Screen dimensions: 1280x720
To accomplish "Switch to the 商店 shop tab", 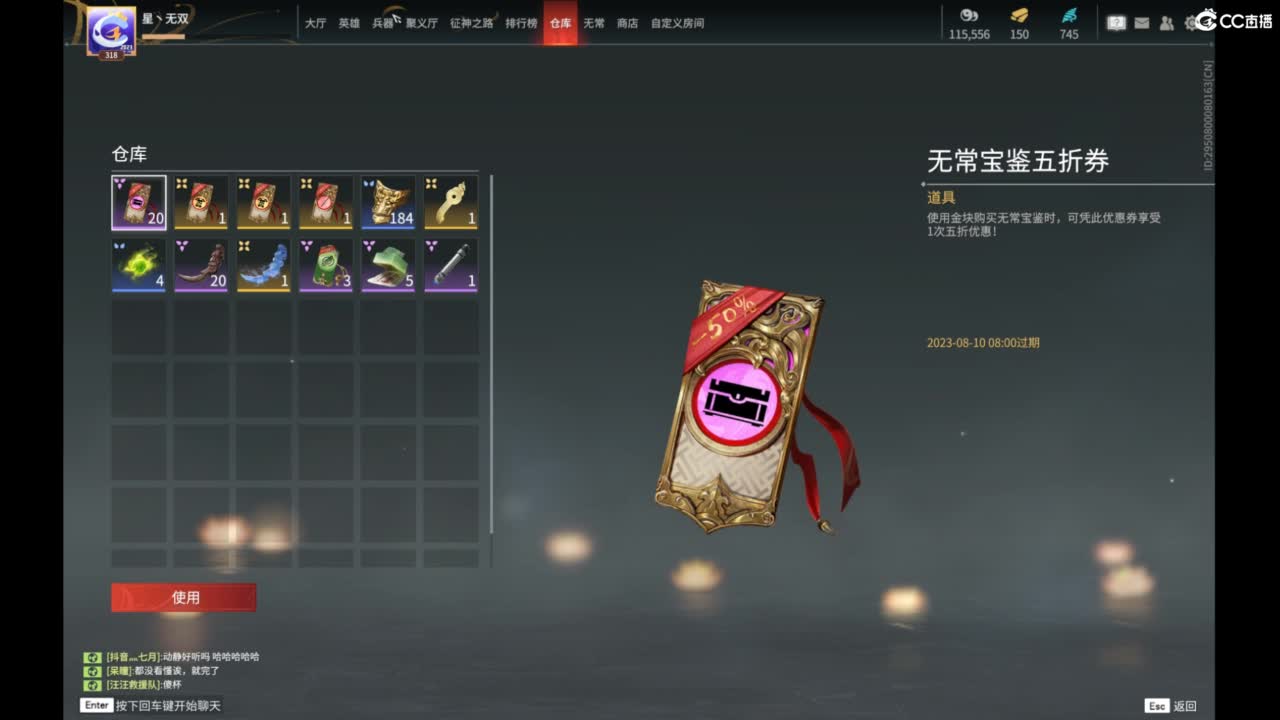I will pyautogui.click(x=626, y=23).
